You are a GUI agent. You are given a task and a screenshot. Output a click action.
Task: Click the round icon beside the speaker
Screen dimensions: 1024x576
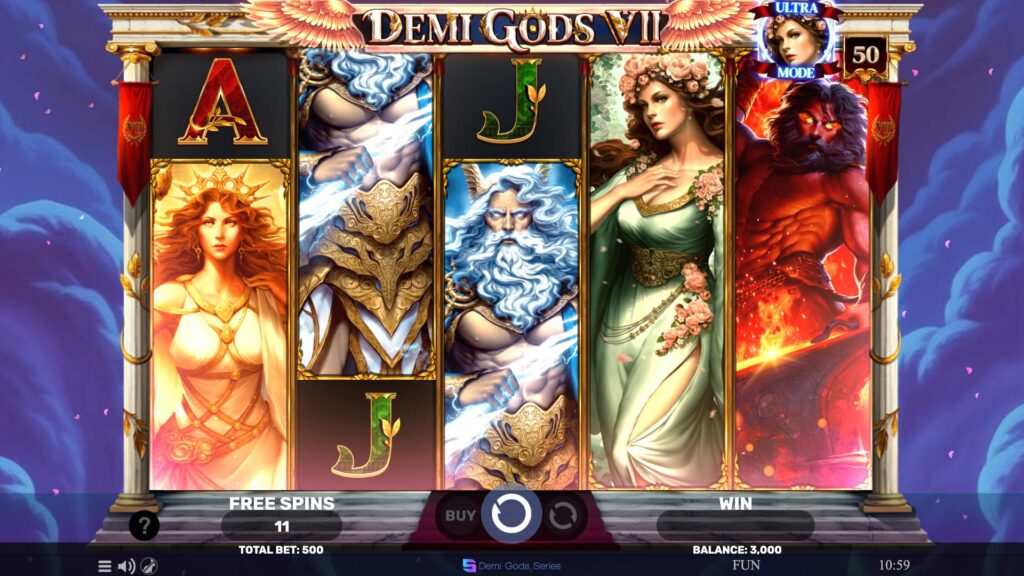tap(148, 566)
